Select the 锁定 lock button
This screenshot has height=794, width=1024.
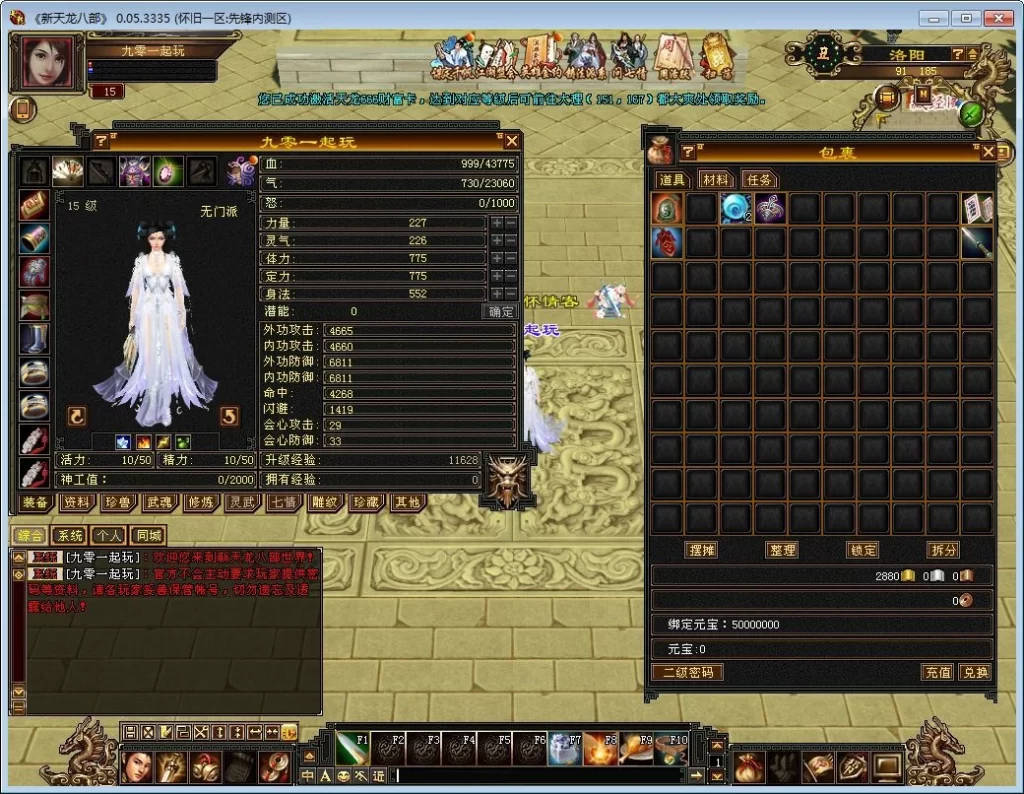pyautogui.click(x=862, y=550)
